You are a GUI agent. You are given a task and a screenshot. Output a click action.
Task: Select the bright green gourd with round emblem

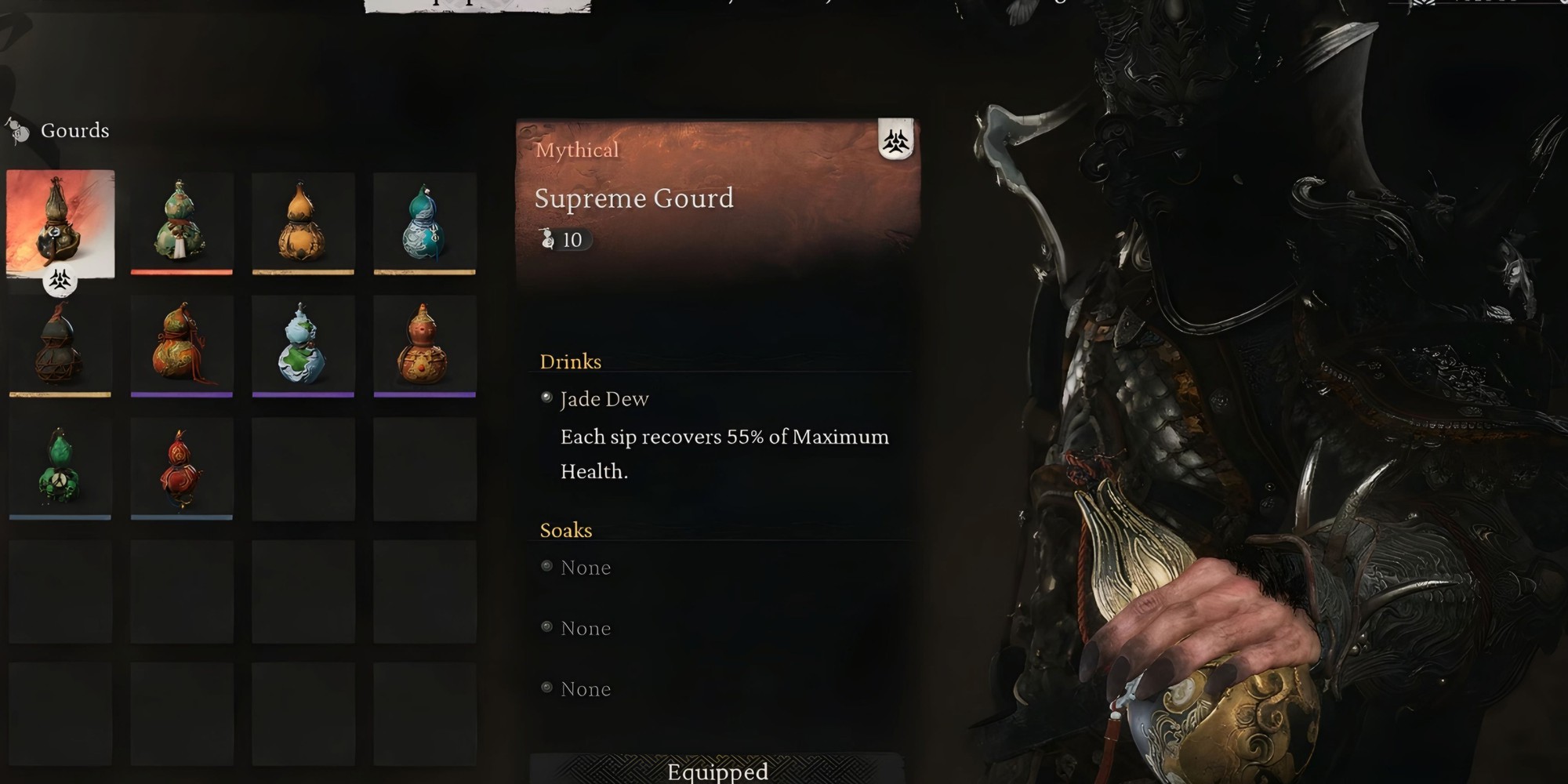(x=60, y=467)
